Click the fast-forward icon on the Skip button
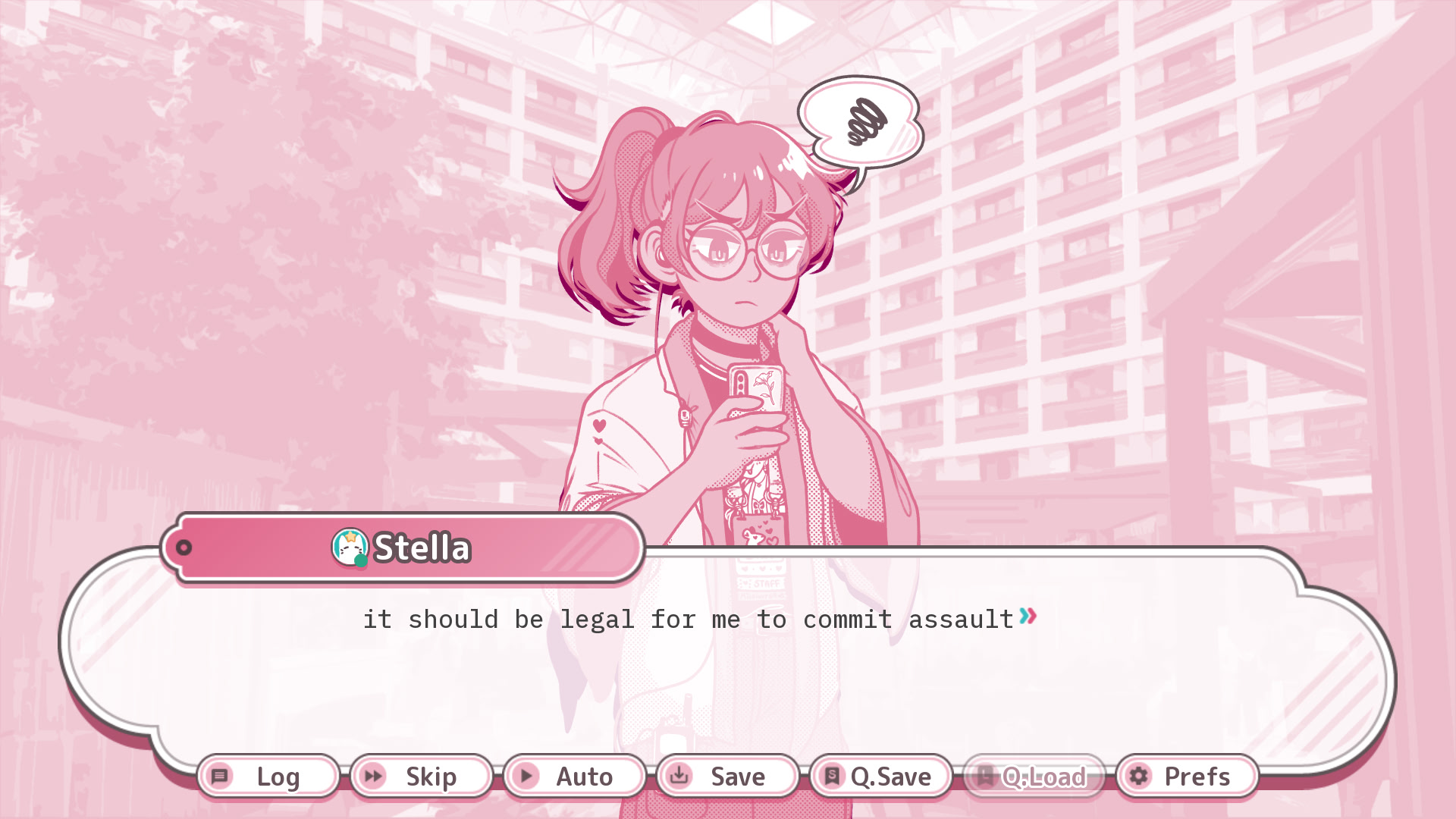Viewport: 1456px width, 819px height. (x=373, y=777)
